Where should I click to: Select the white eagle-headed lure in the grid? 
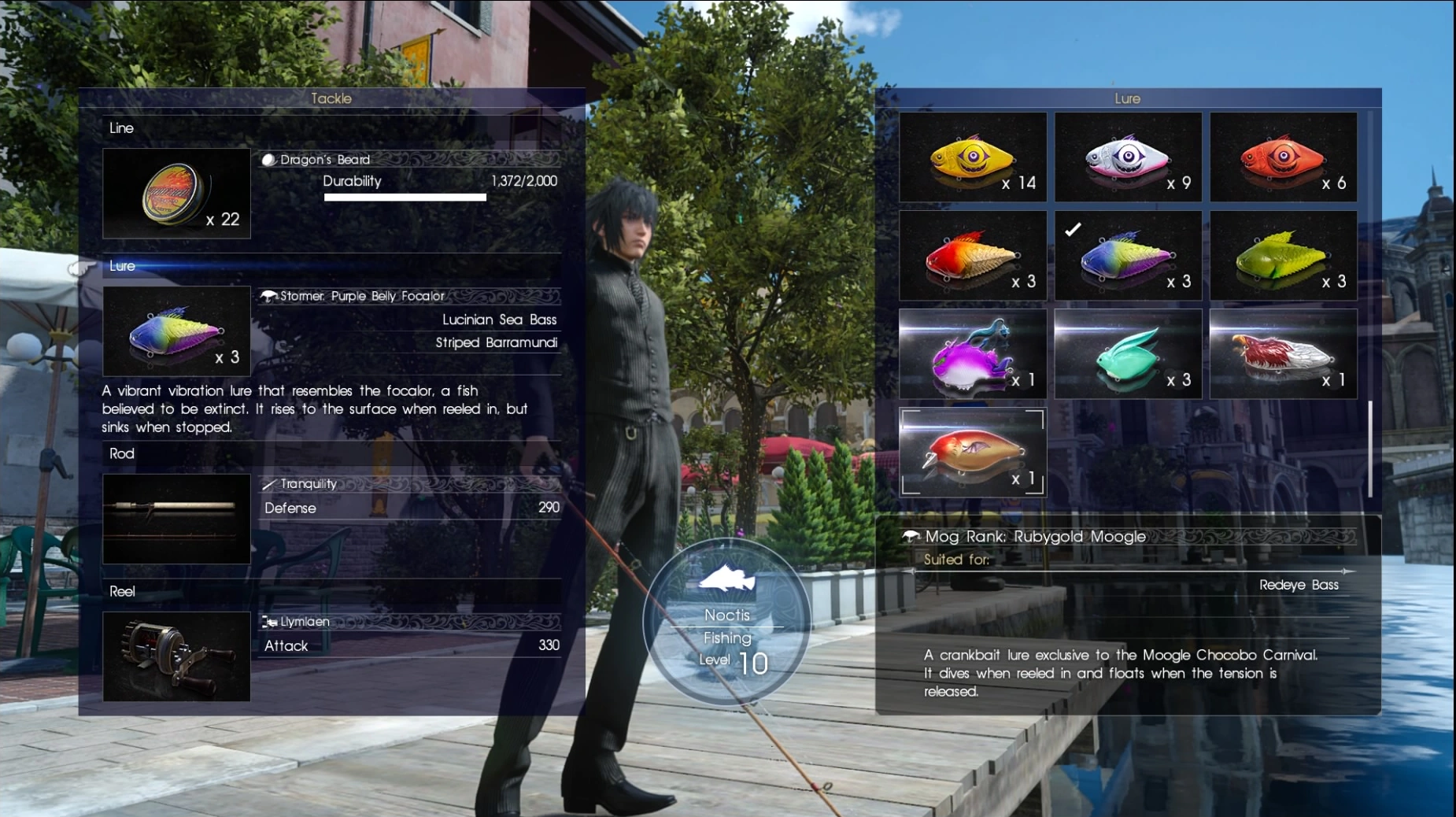[x=1283, y=353]
